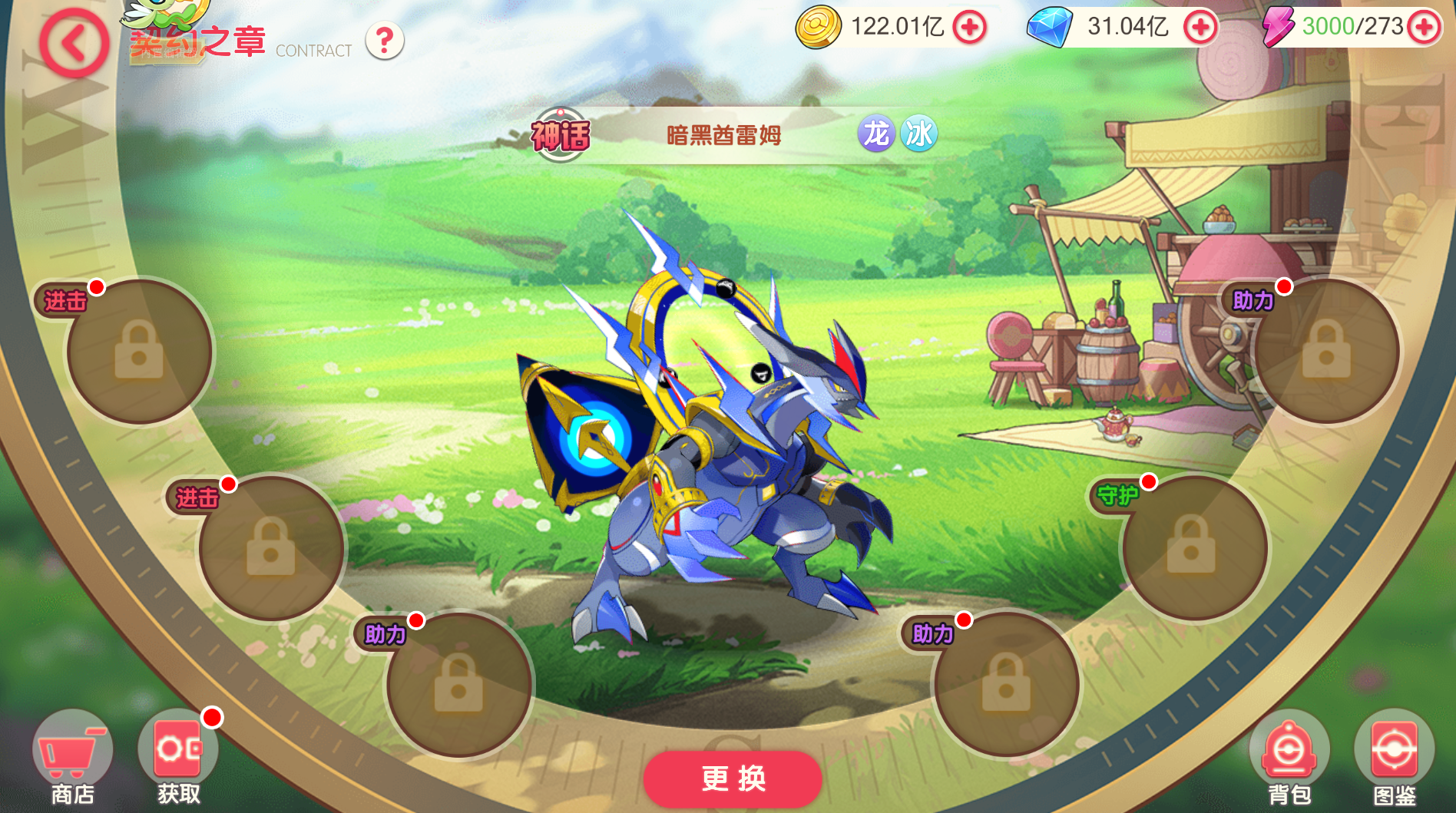Viewport: 1456px width, 813px height.
Task: Select the locked 守护 guardian slot
Action: [x=1193, y=547]
